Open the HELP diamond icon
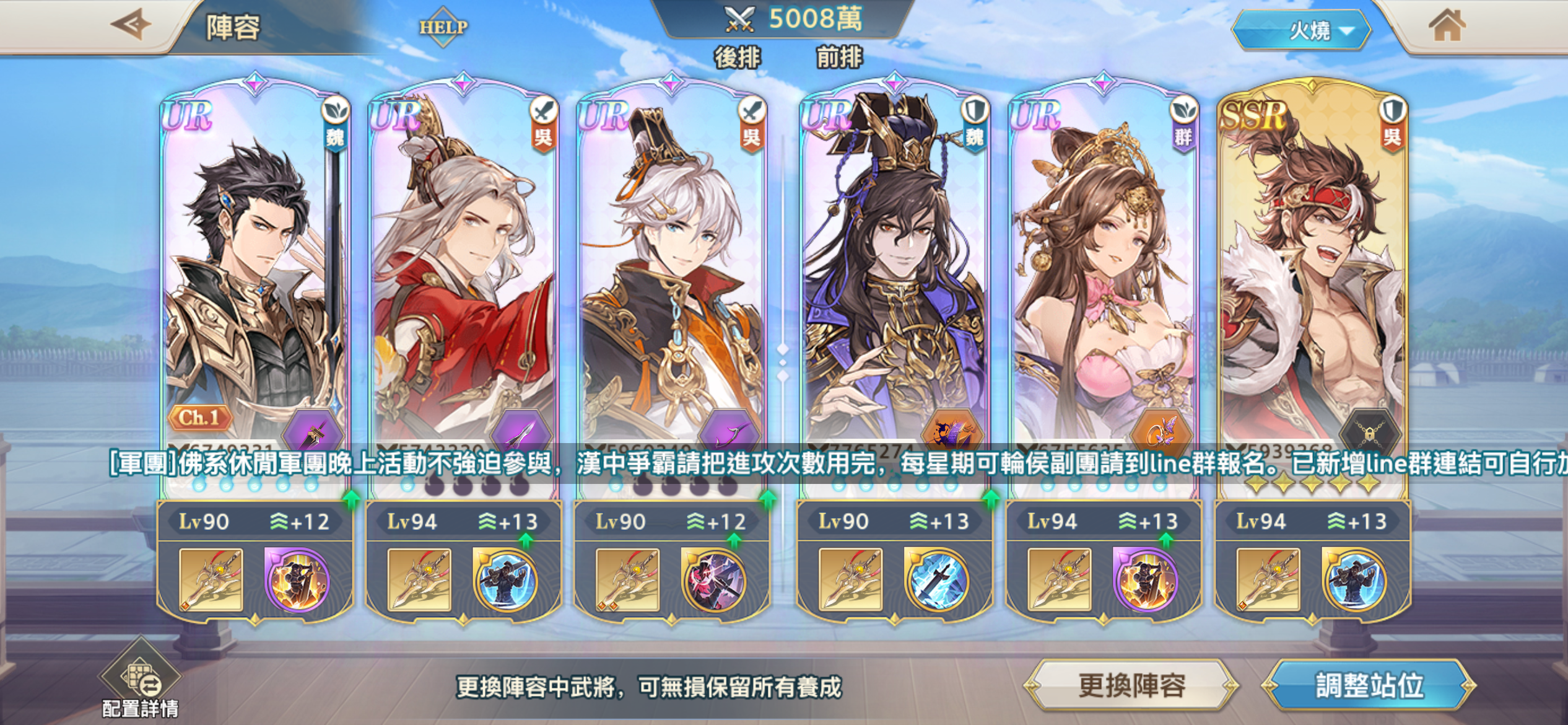The height and width of the screenshot is (725, 1568). tap(443, 27)
